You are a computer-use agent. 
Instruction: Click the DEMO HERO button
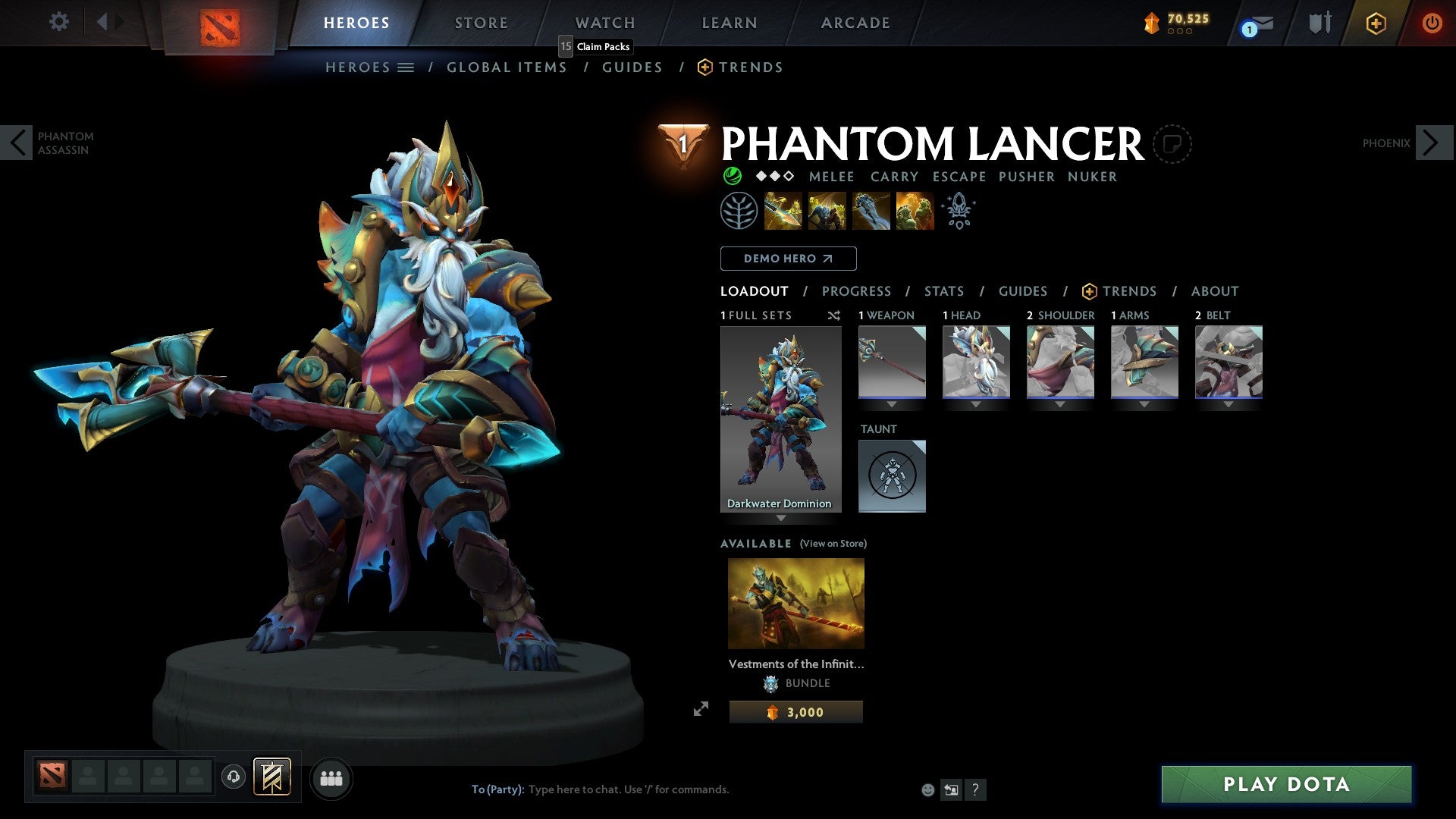[788, 259]
